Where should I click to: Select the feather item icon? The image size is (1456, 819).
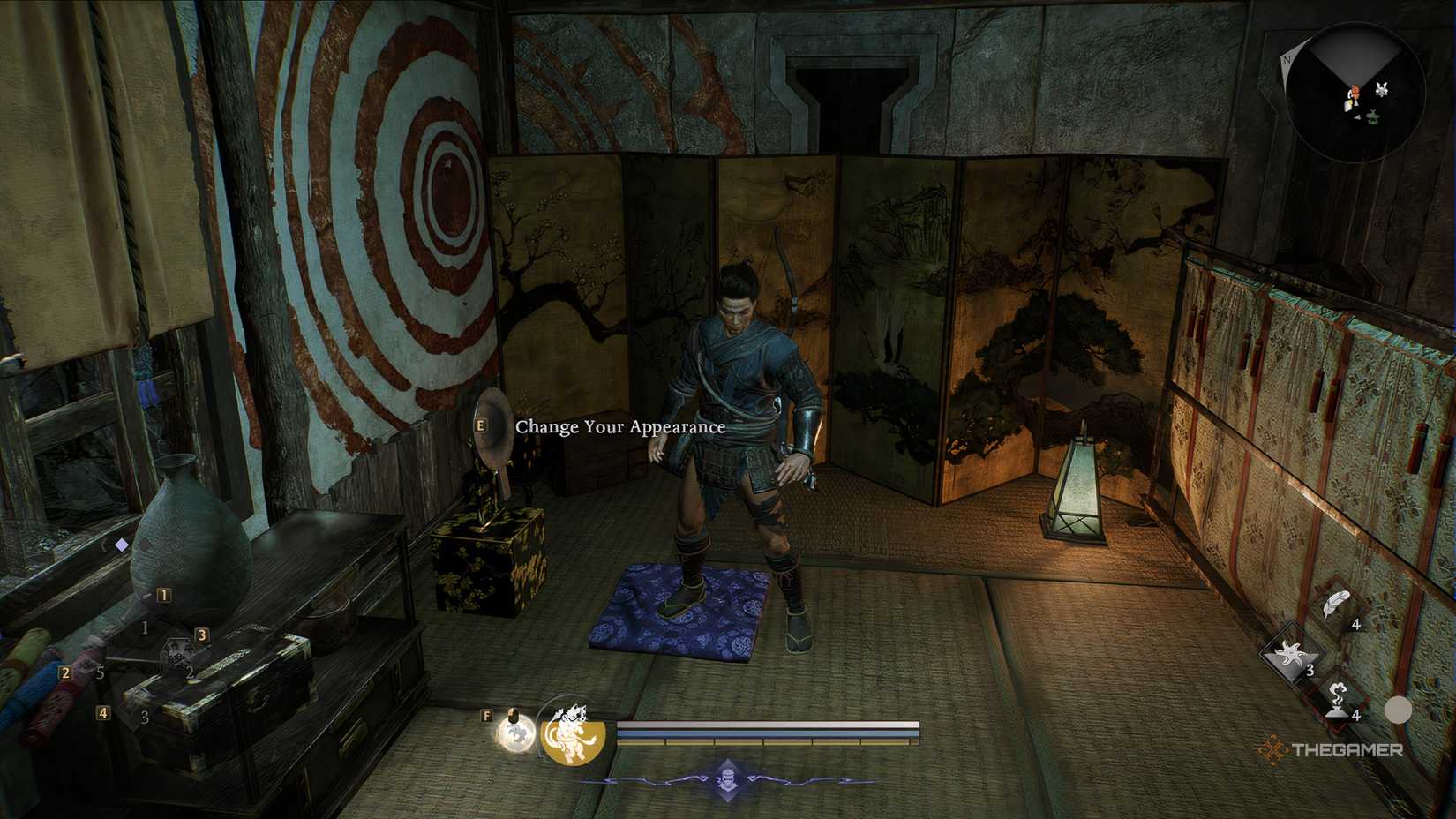pos(1334,603)
